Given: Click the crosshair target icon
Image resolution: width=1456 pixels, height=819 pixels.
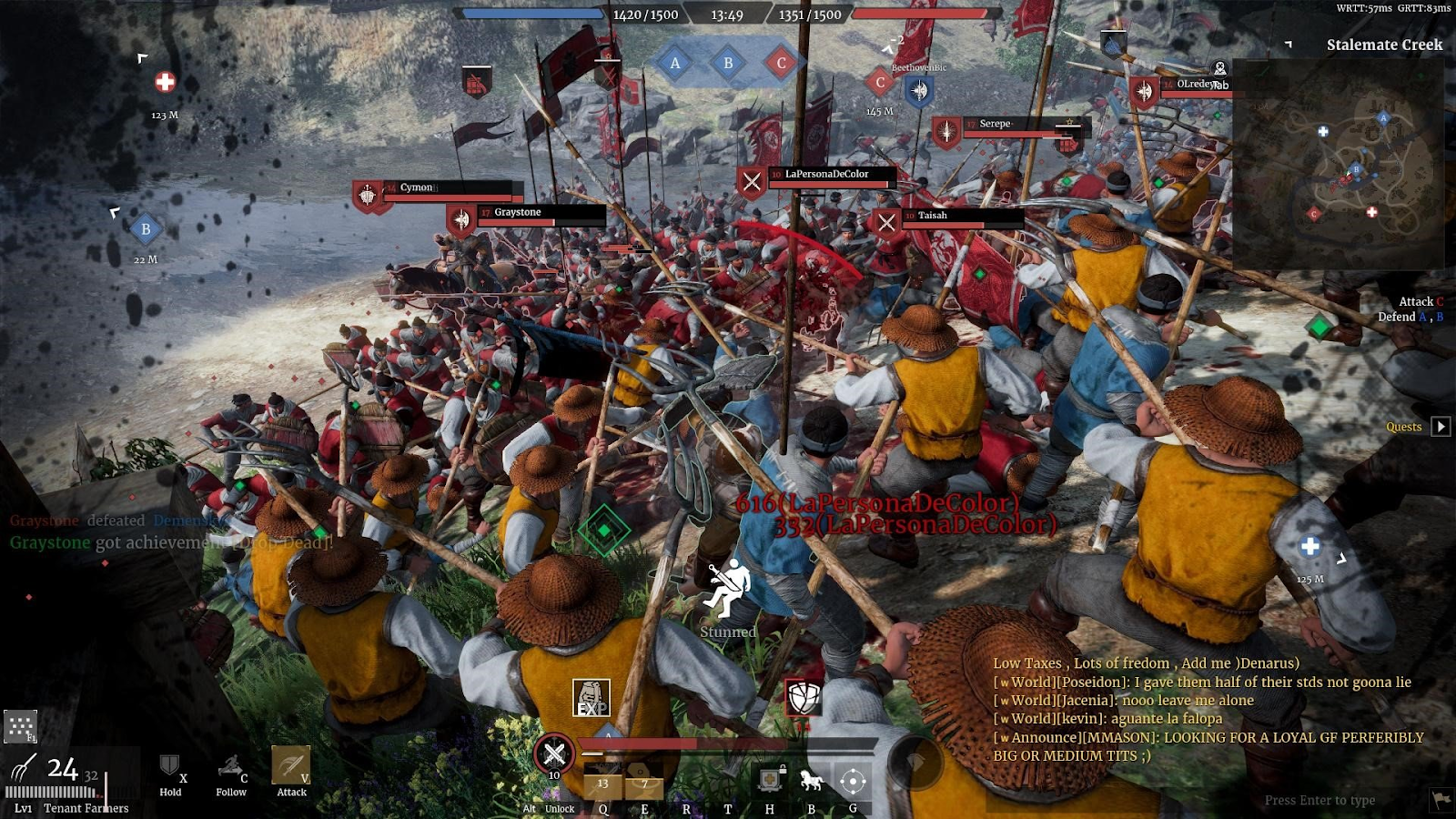Looking at the screenshot, I should click(853, 781).
